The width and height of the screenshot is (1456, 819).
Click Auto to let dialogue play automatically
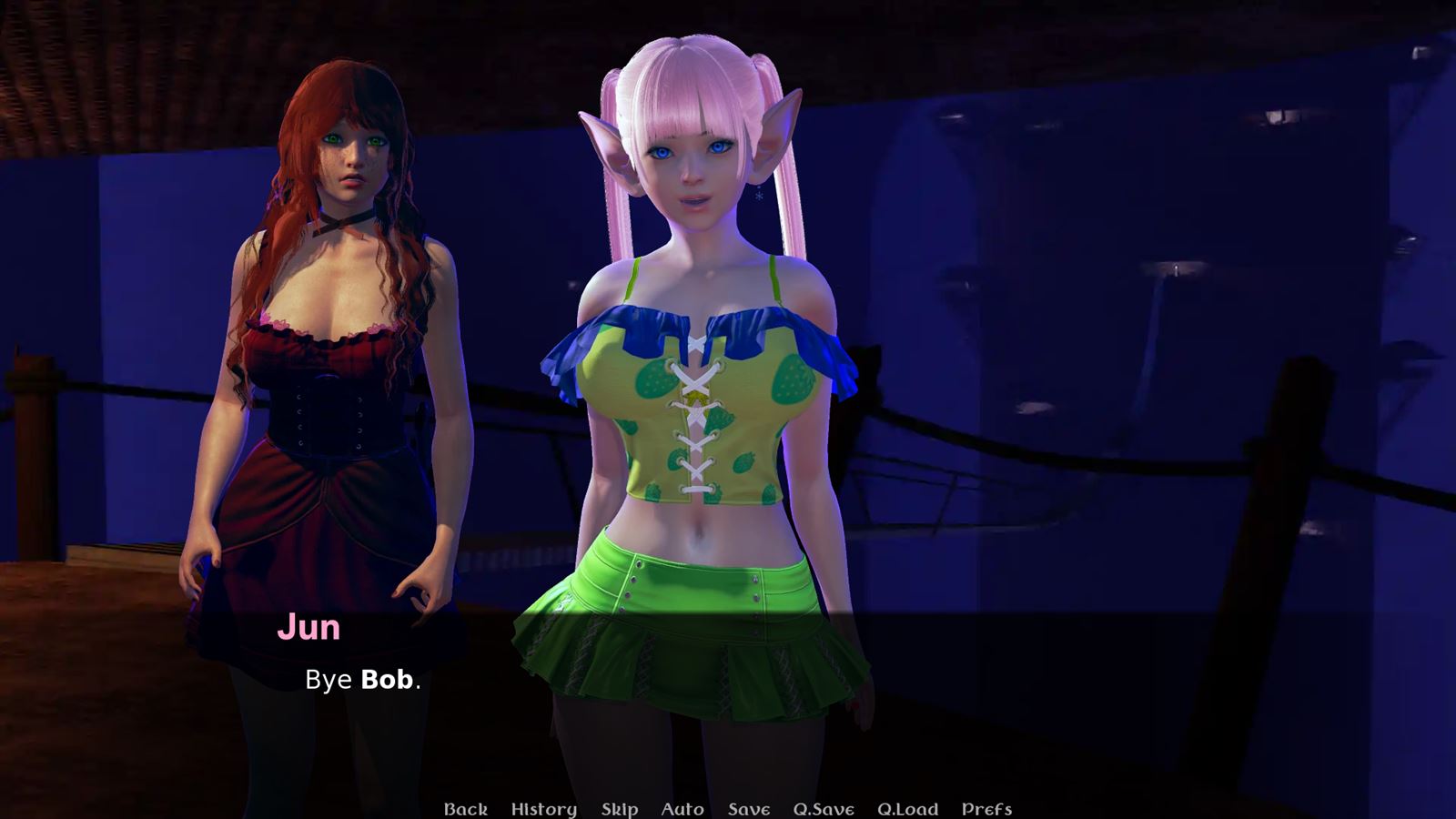coord(682,808)
